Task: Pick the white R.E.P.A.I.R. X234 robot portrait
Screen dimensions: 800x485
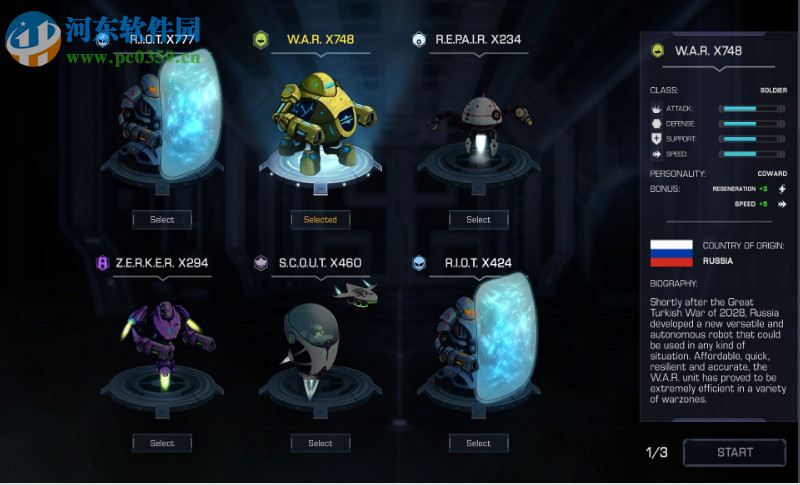Action: (x=478, y=125)
